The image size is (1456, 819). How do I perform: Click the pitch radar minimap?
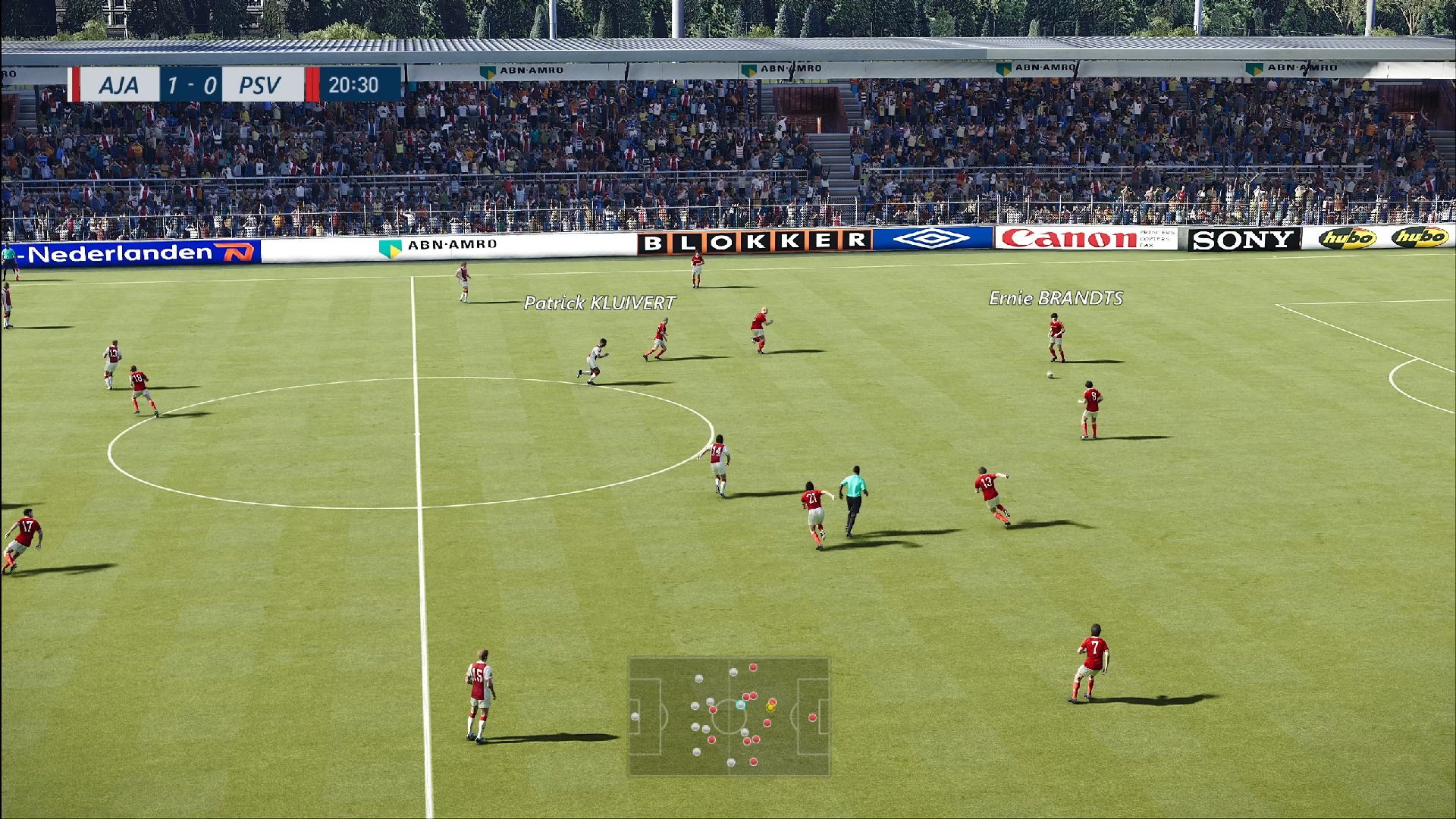(729, 717)
